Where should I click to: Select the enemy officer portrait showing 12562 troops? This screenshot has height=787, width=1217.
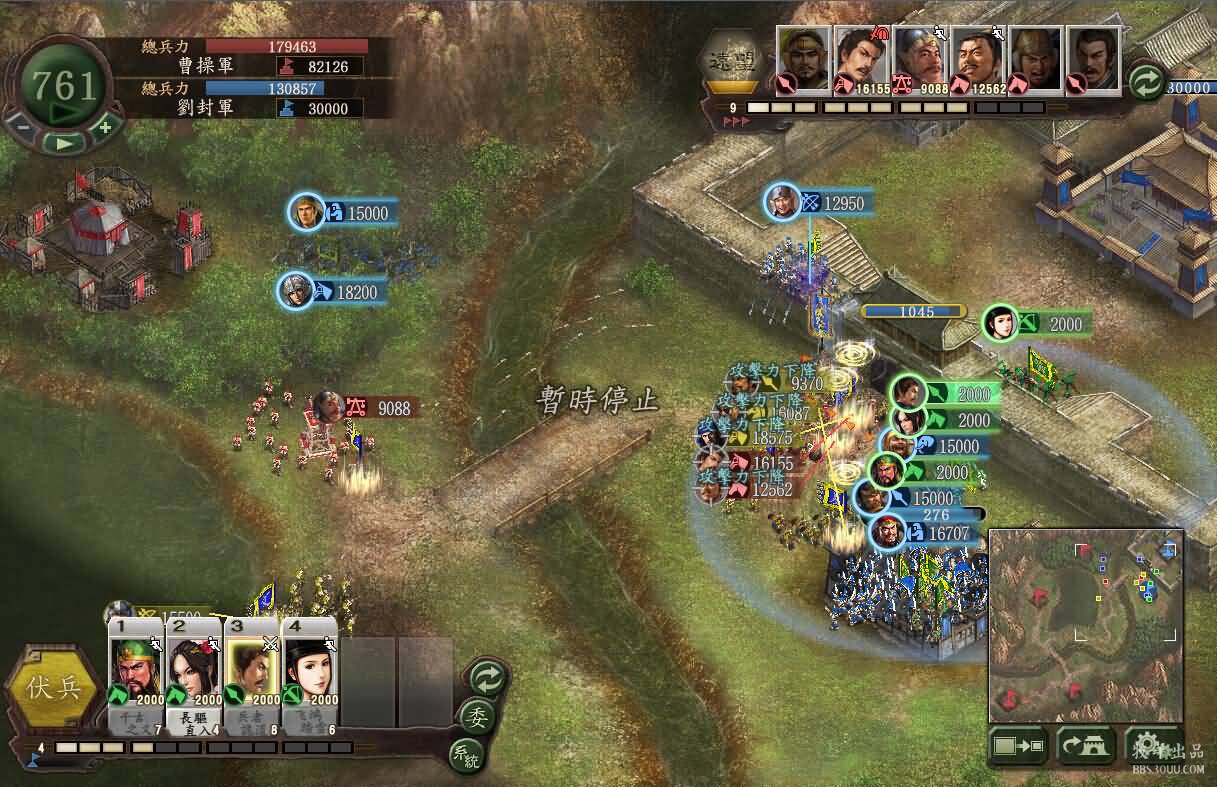click(x=977, y=60)
